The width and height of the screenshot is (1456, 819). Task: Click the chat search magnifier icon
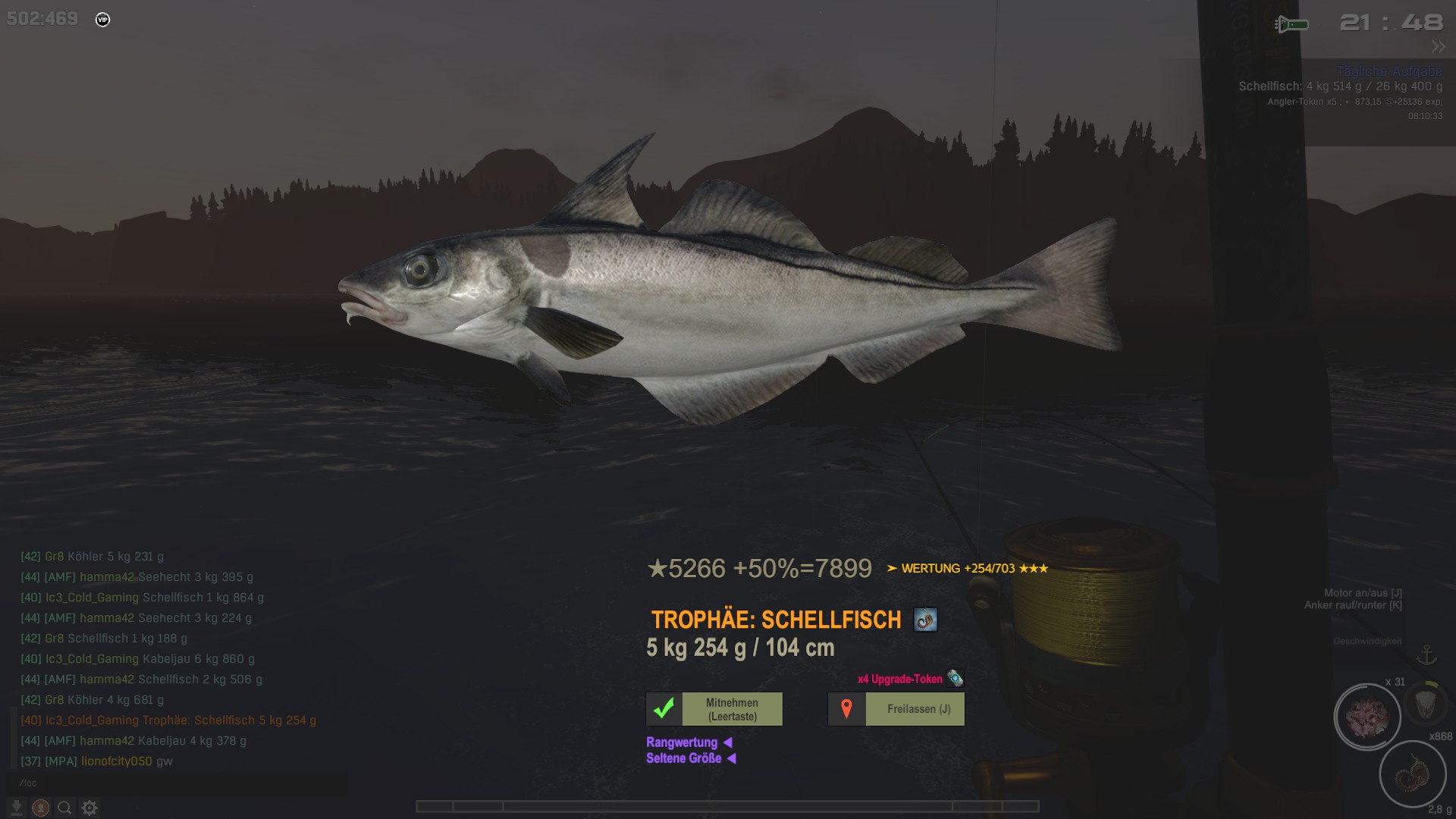tap(65, 808)
